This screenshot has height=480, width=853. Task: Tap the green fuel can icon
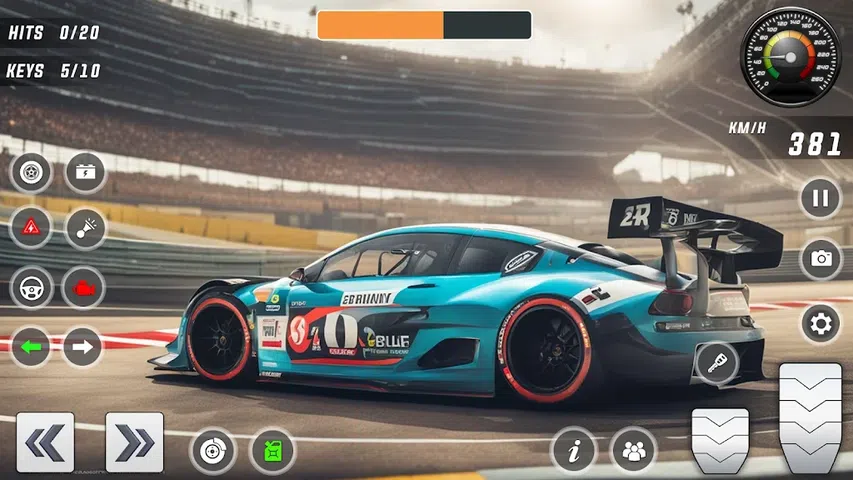pyautogui.click(x=272, y=450)
